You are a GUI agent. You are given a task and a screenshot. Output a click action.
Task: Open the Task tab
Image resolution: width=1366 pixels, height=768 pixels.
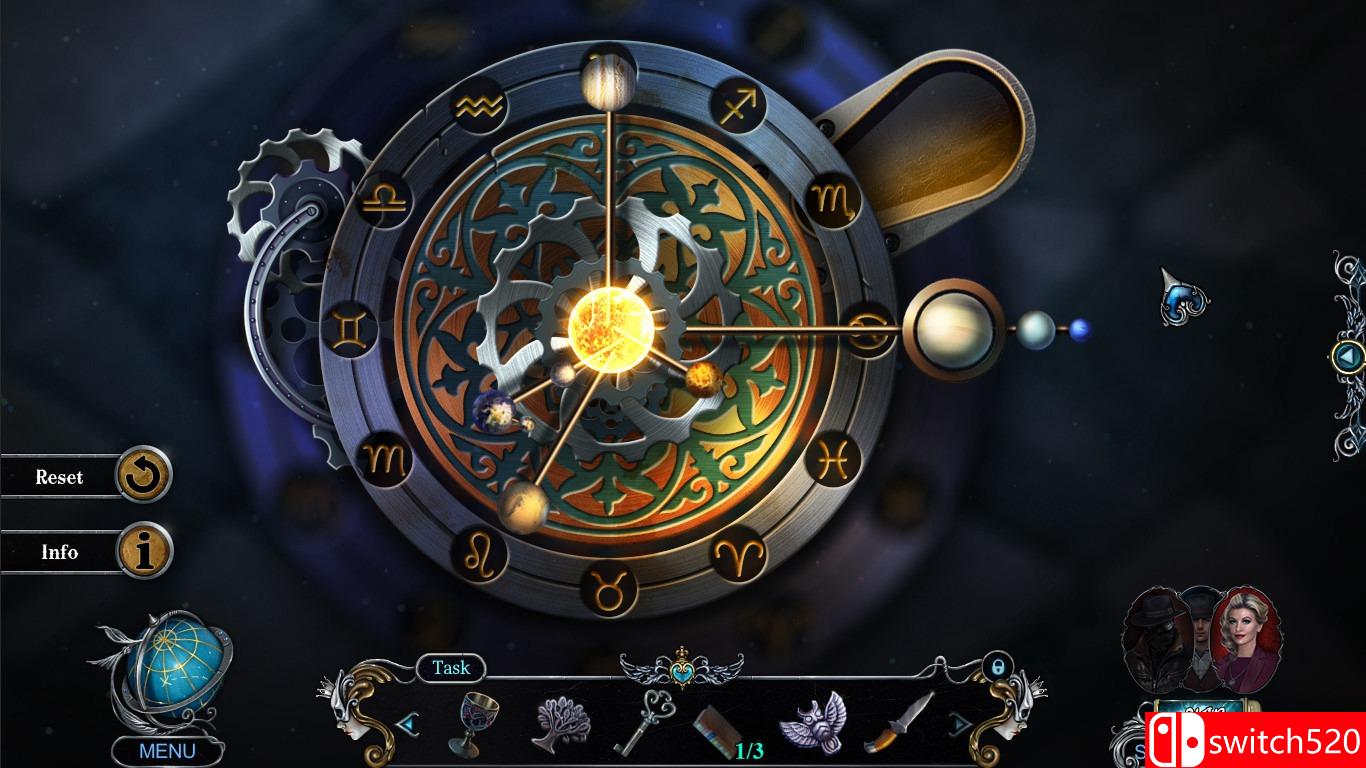[452, 668]
